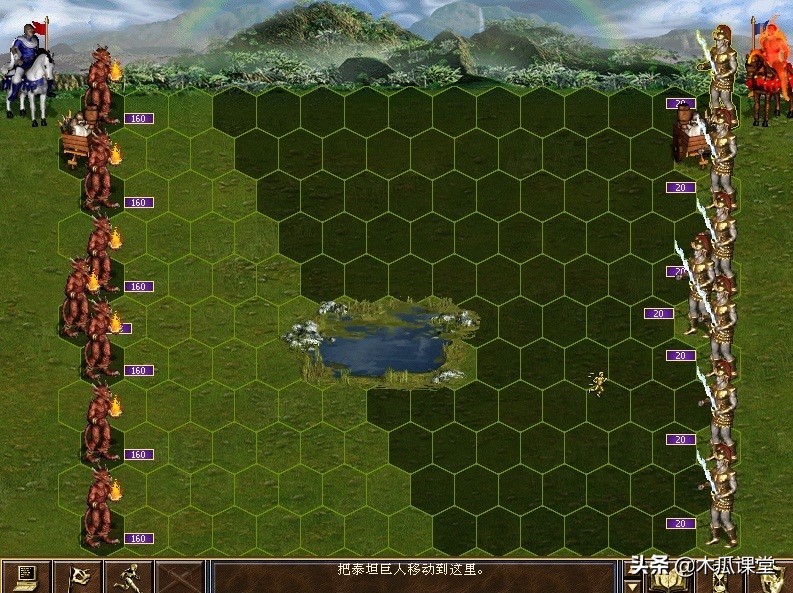The image size is (793, 593).
Task: Choose the retreat running-man button
Action: (x=128, y=577)
